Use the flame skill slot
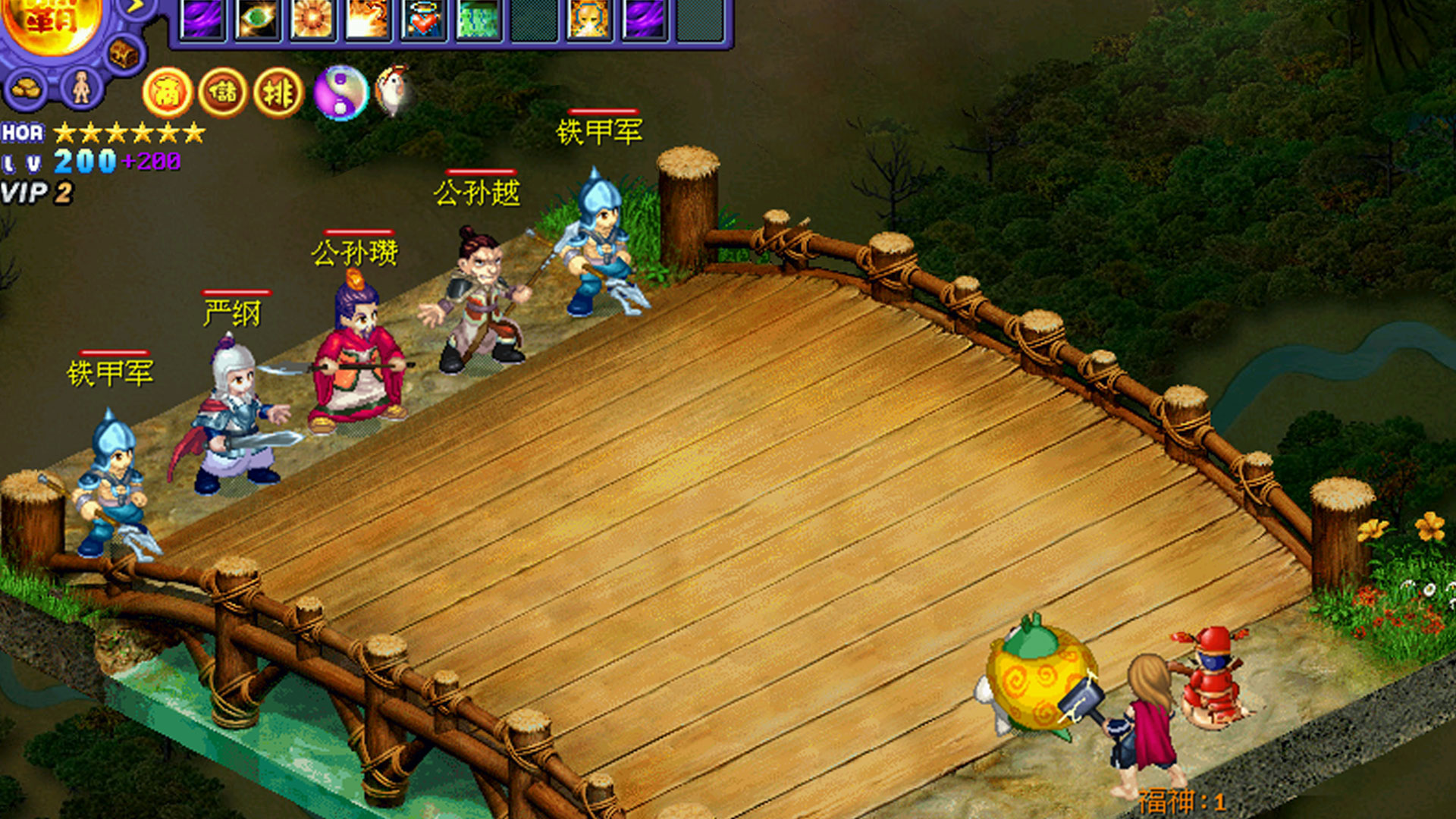The height and width of the screenshot is (819, 1456). pyautogui.click(x=368, y=19)
